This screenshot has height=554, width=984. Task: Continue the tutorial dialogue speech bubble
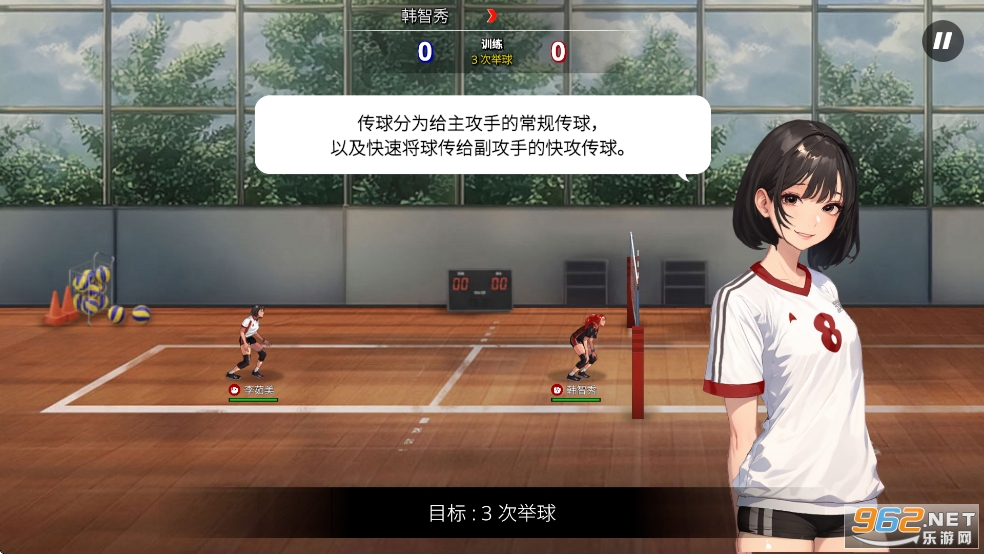482,135
